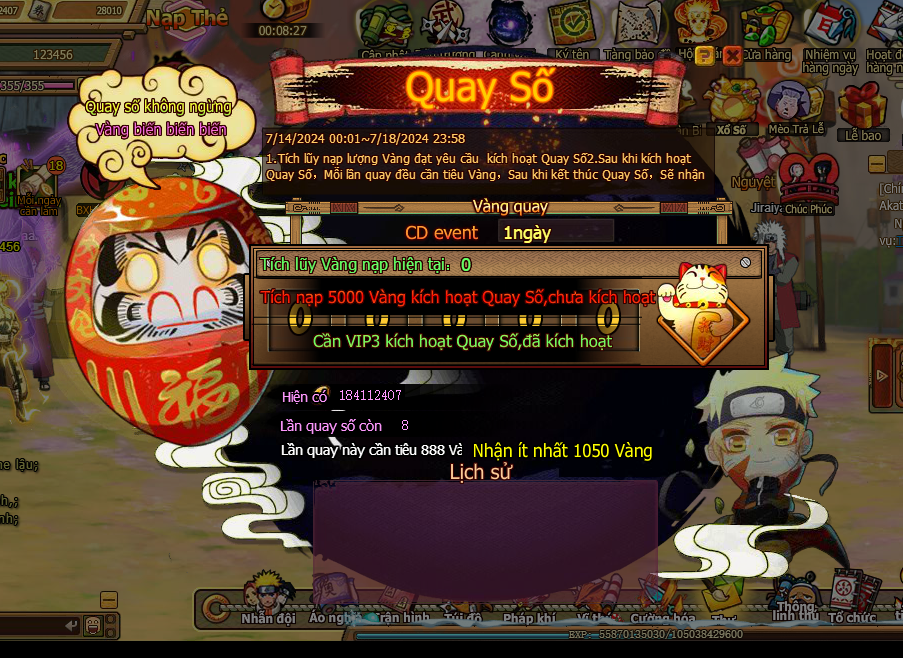The image size is (903, 658).
Task: Close the Quay Số window with the X
Action: [733, 55]
